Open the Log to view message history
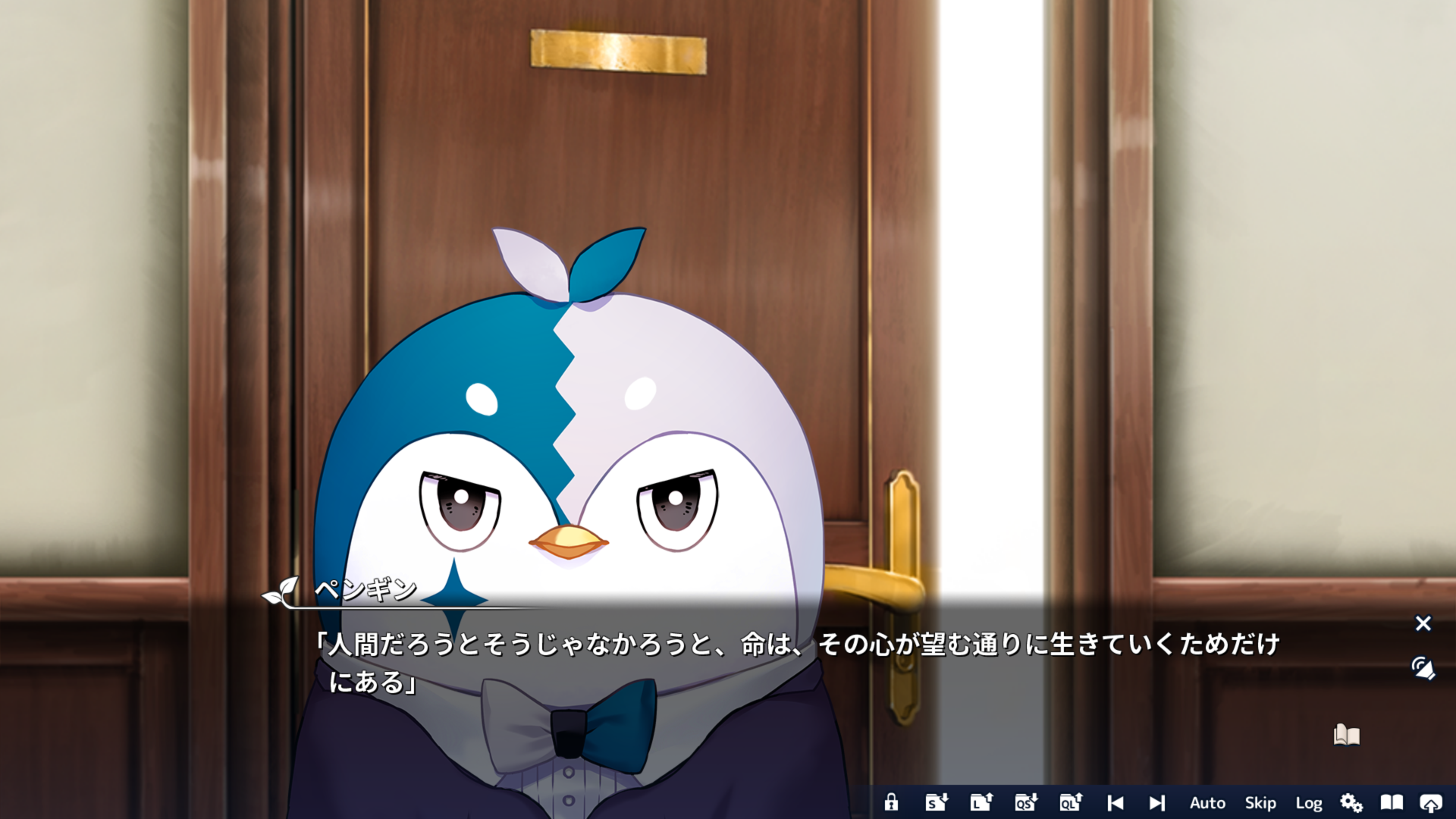 (x=1310, y=802)
